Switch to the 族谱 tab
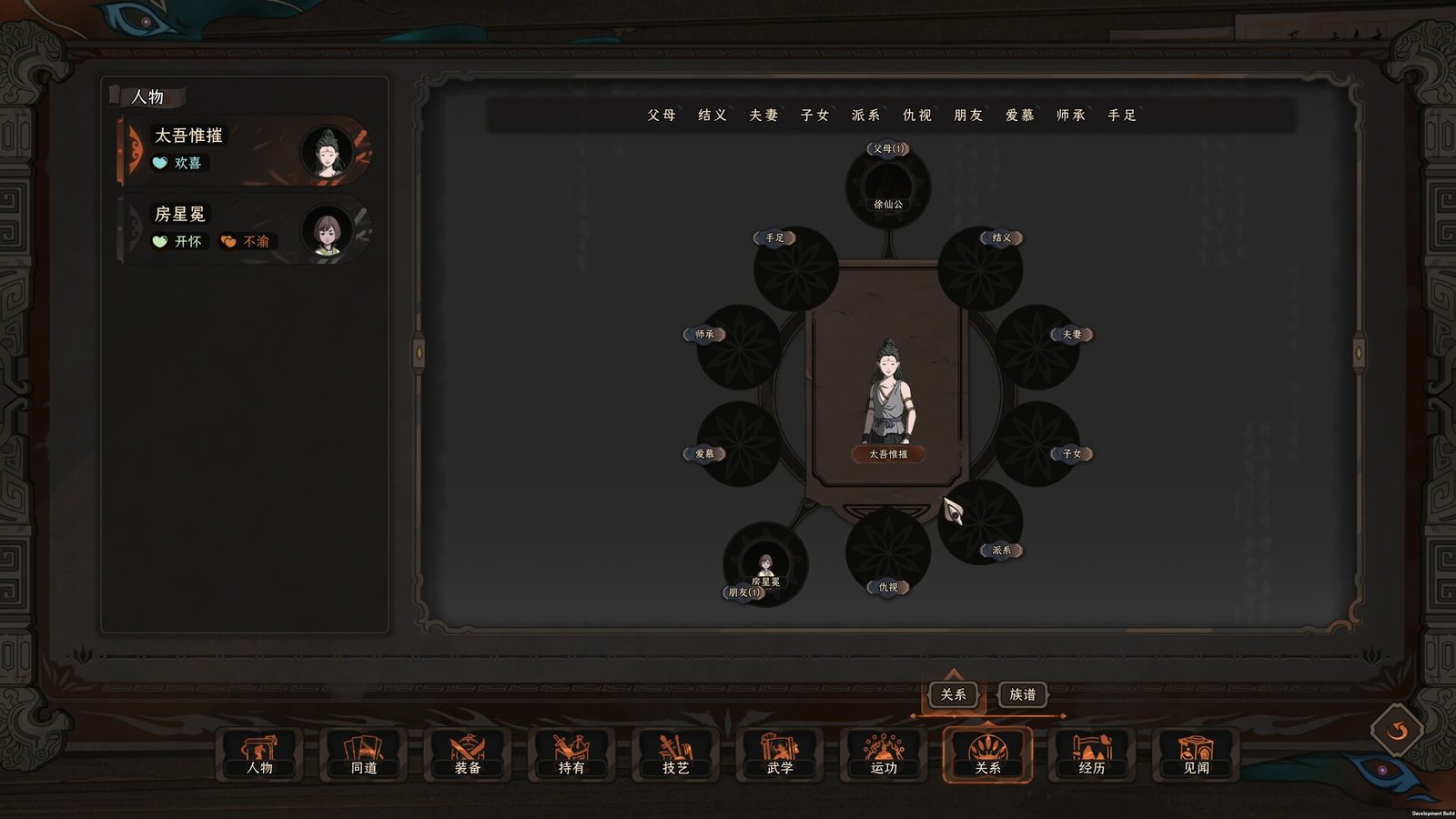Image resolution: width=1456 pixels, height=819 pixels. tap(1021, 695)
